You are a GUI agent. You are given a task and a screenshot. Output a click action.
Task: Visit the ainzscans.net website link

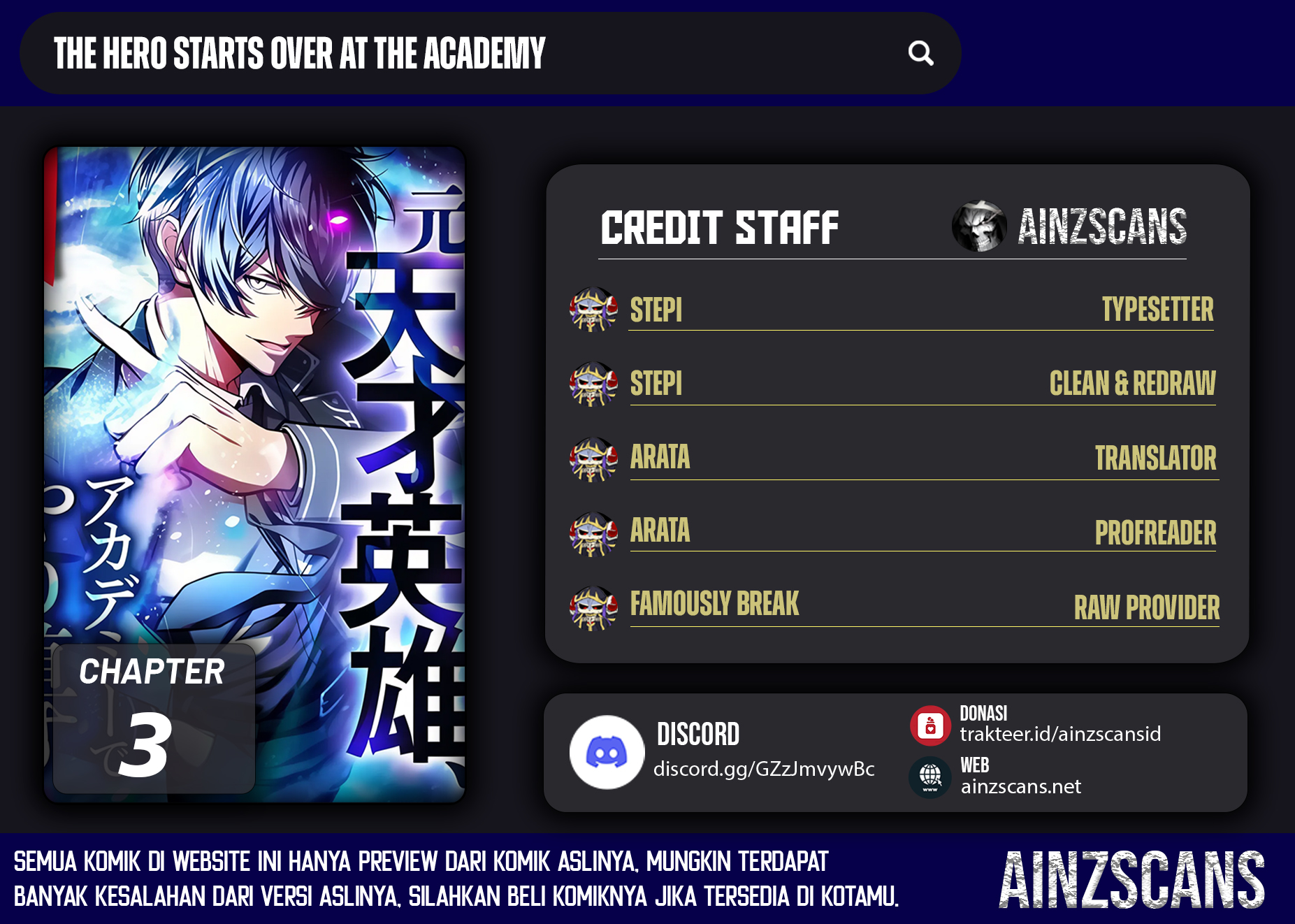click(x=1020, y=787)
